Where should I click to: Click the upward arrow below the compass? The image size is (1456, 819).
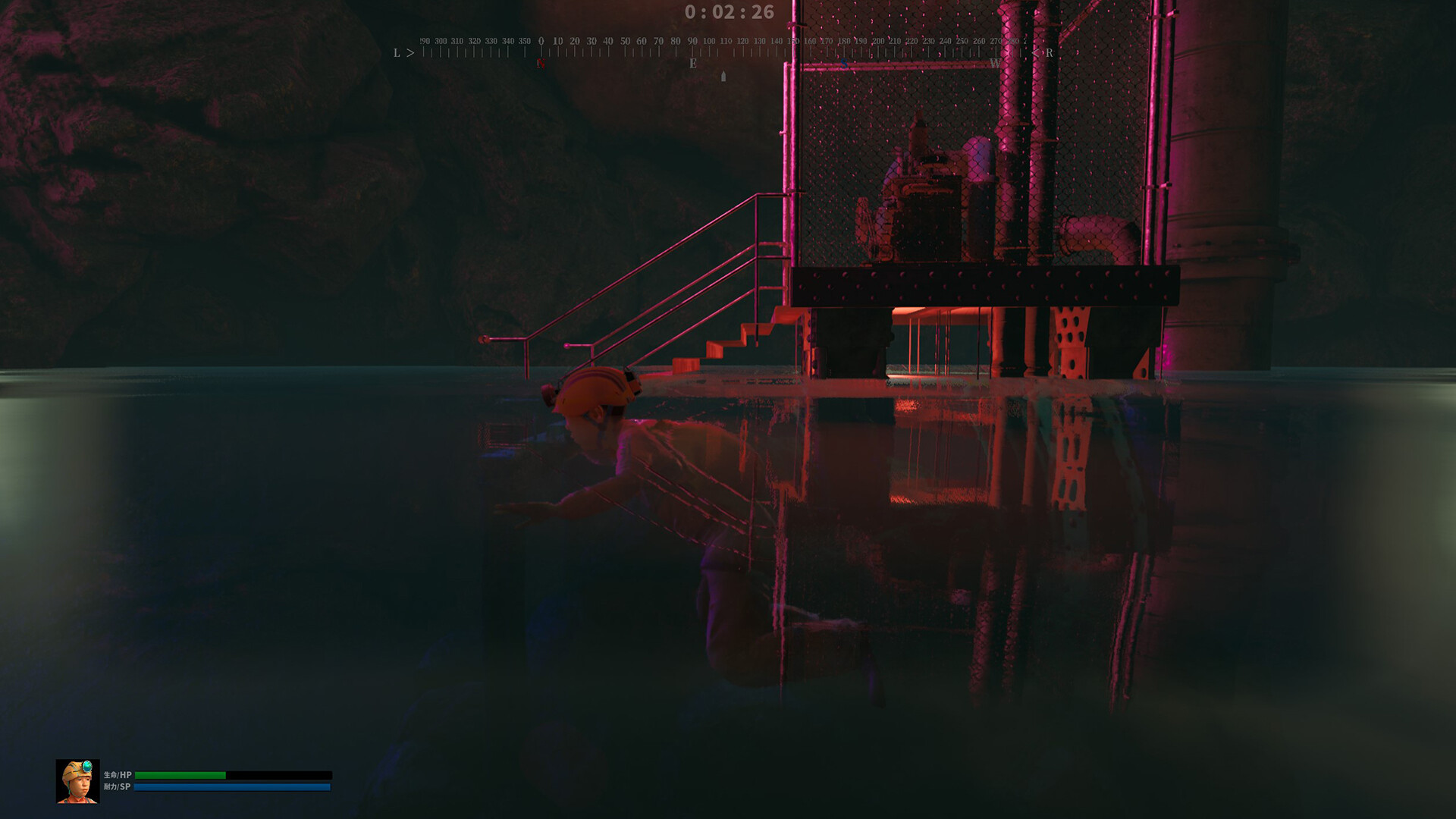coord(724,76)
